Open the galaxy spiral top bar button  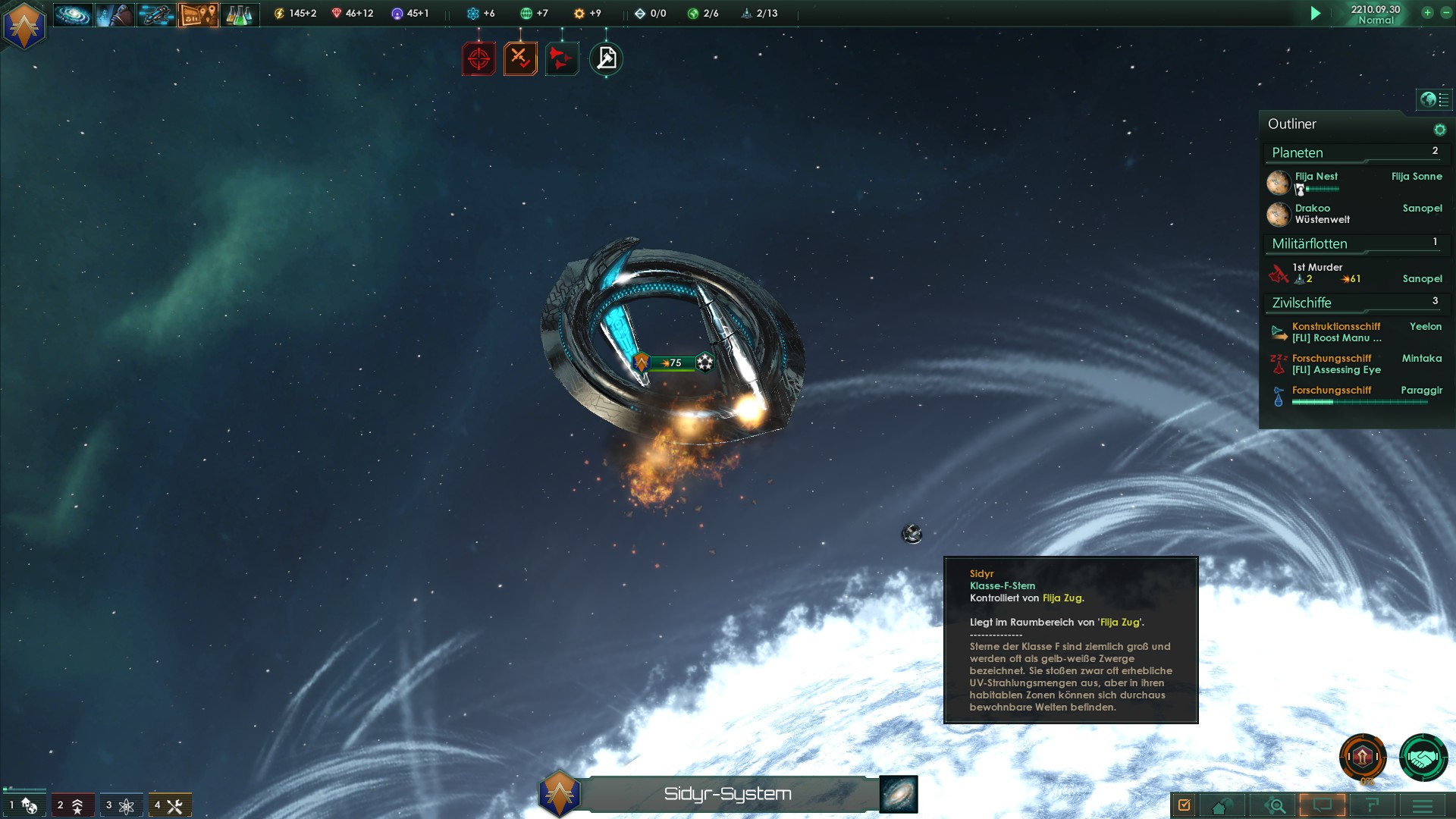click(x=73, y=14)
